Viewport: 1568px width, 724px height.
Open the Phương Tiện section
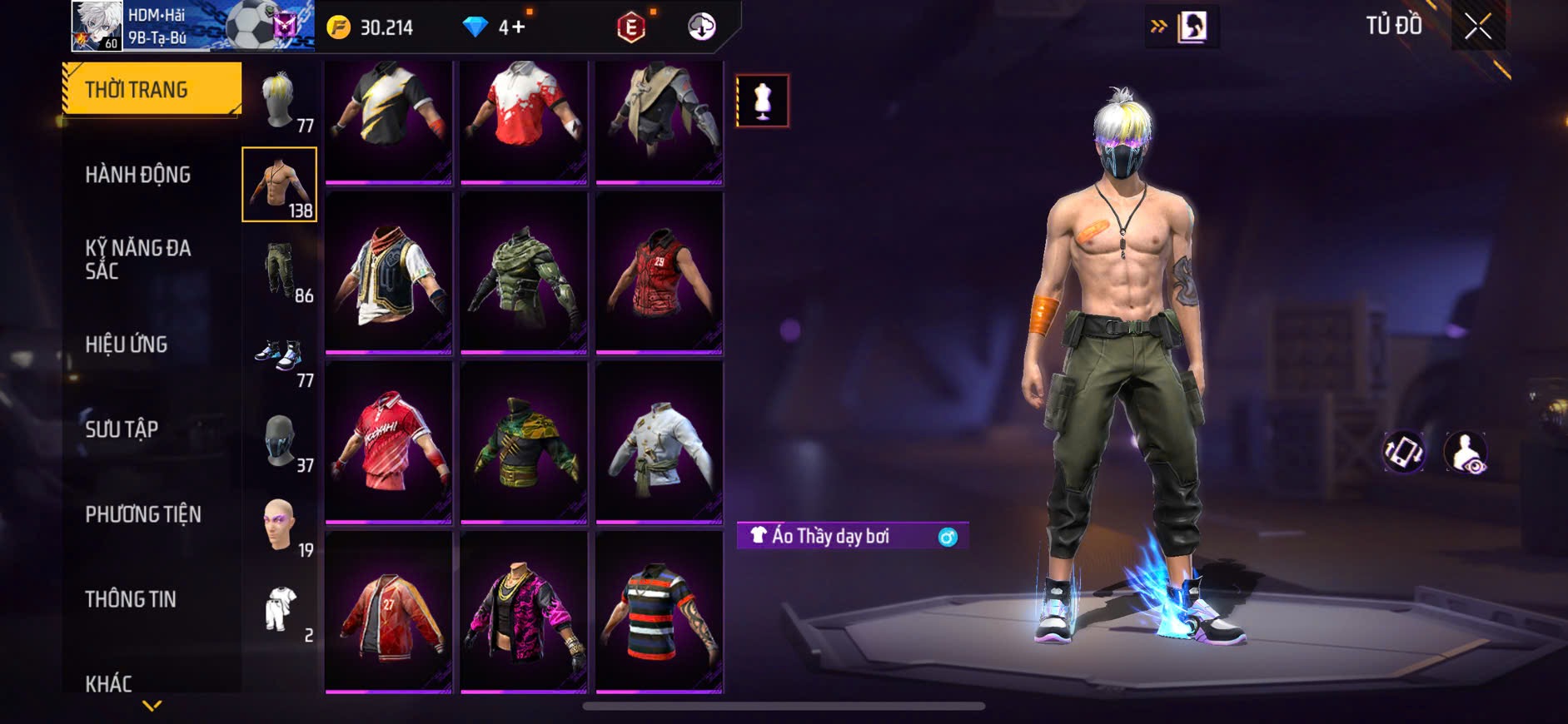[143, 514]
